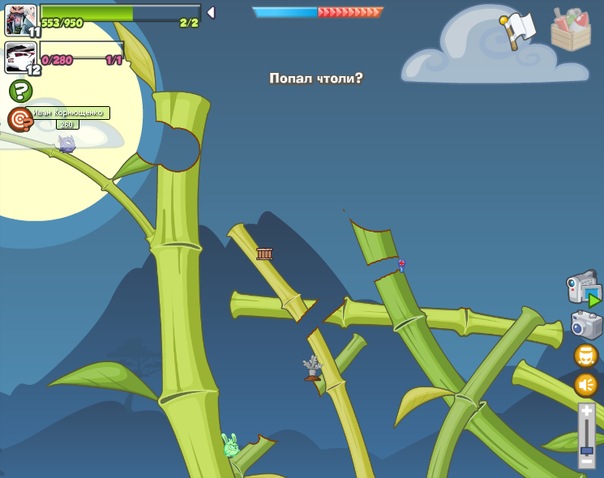Click the zoom slider's plus button

pos(587,411)
